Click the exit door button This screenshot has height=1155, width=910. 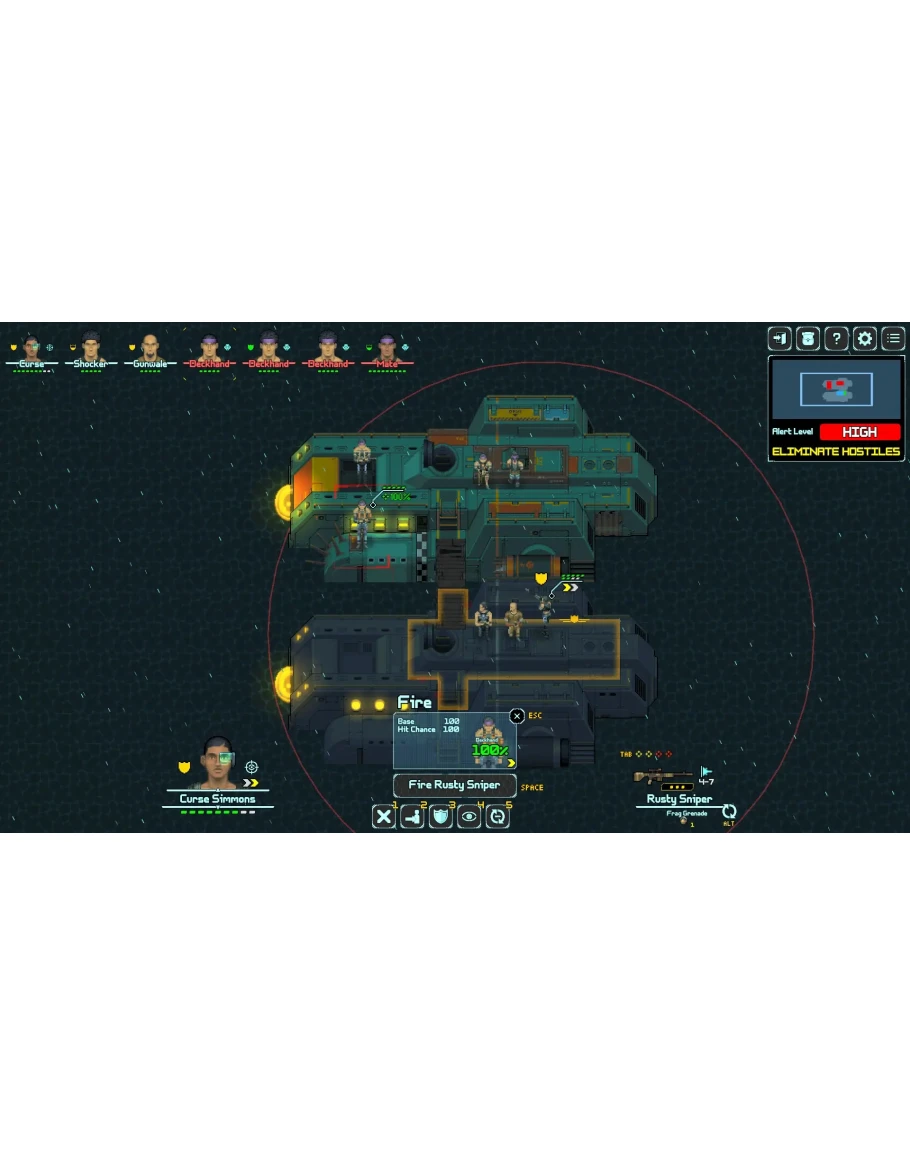tap(779, 338)
